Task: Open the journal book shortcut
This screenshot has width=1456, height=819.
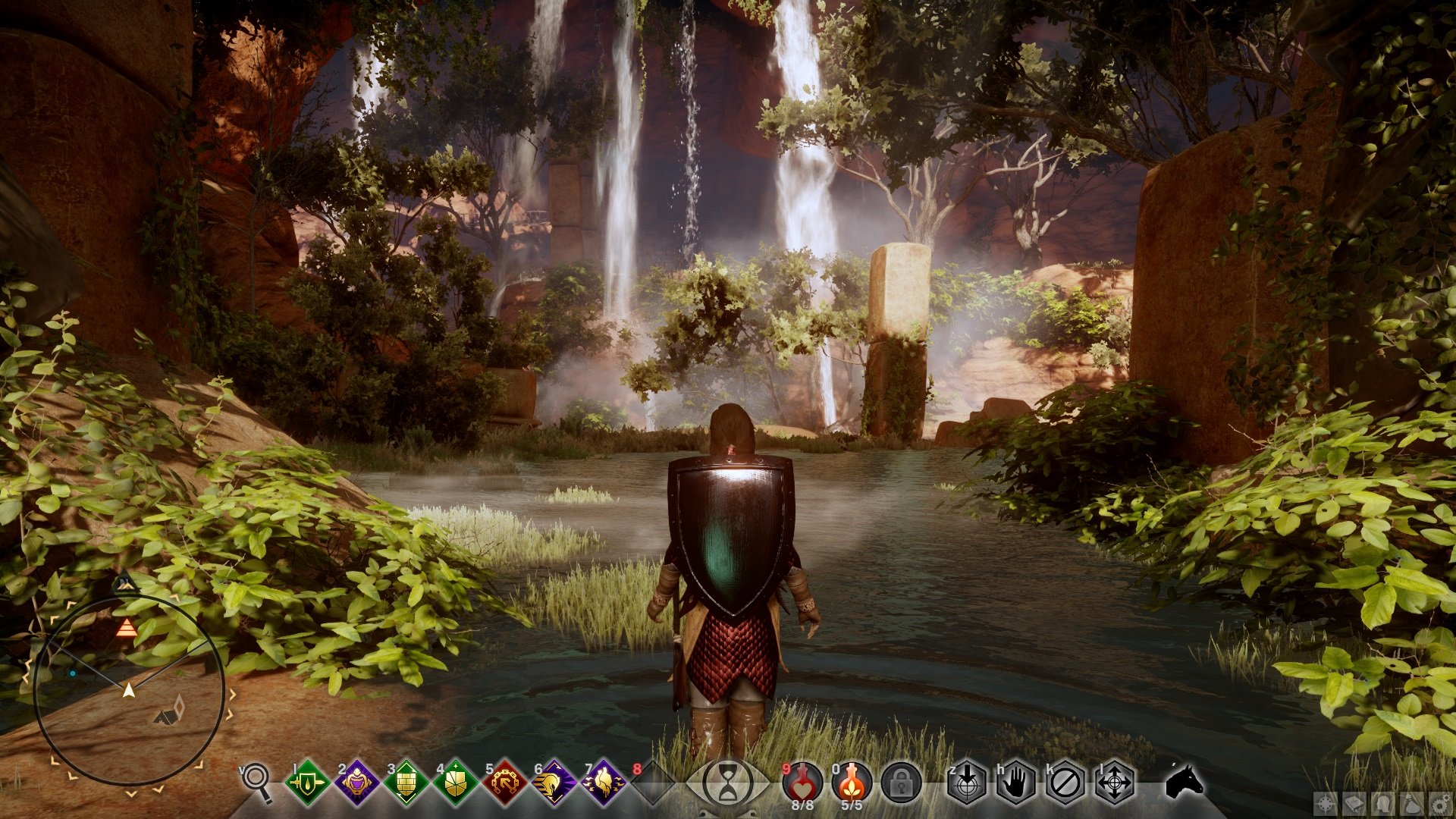Action: (x=1355, y=804)
